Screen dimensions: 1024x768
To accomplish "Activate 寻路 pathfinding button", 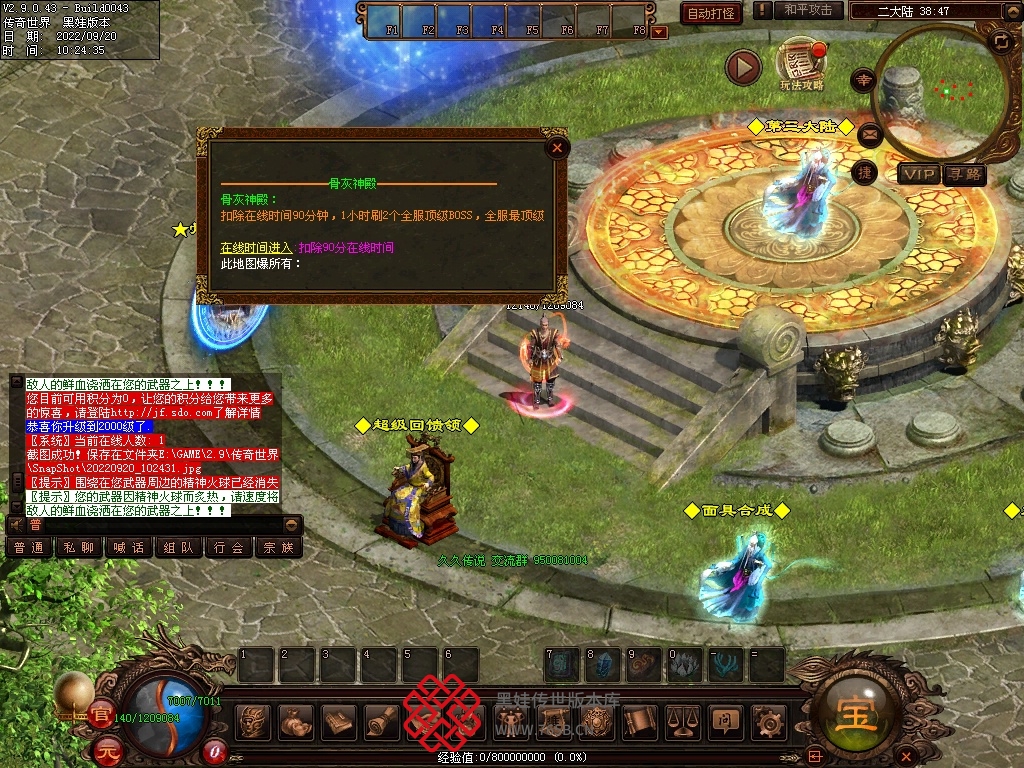I will click(966, 175).
